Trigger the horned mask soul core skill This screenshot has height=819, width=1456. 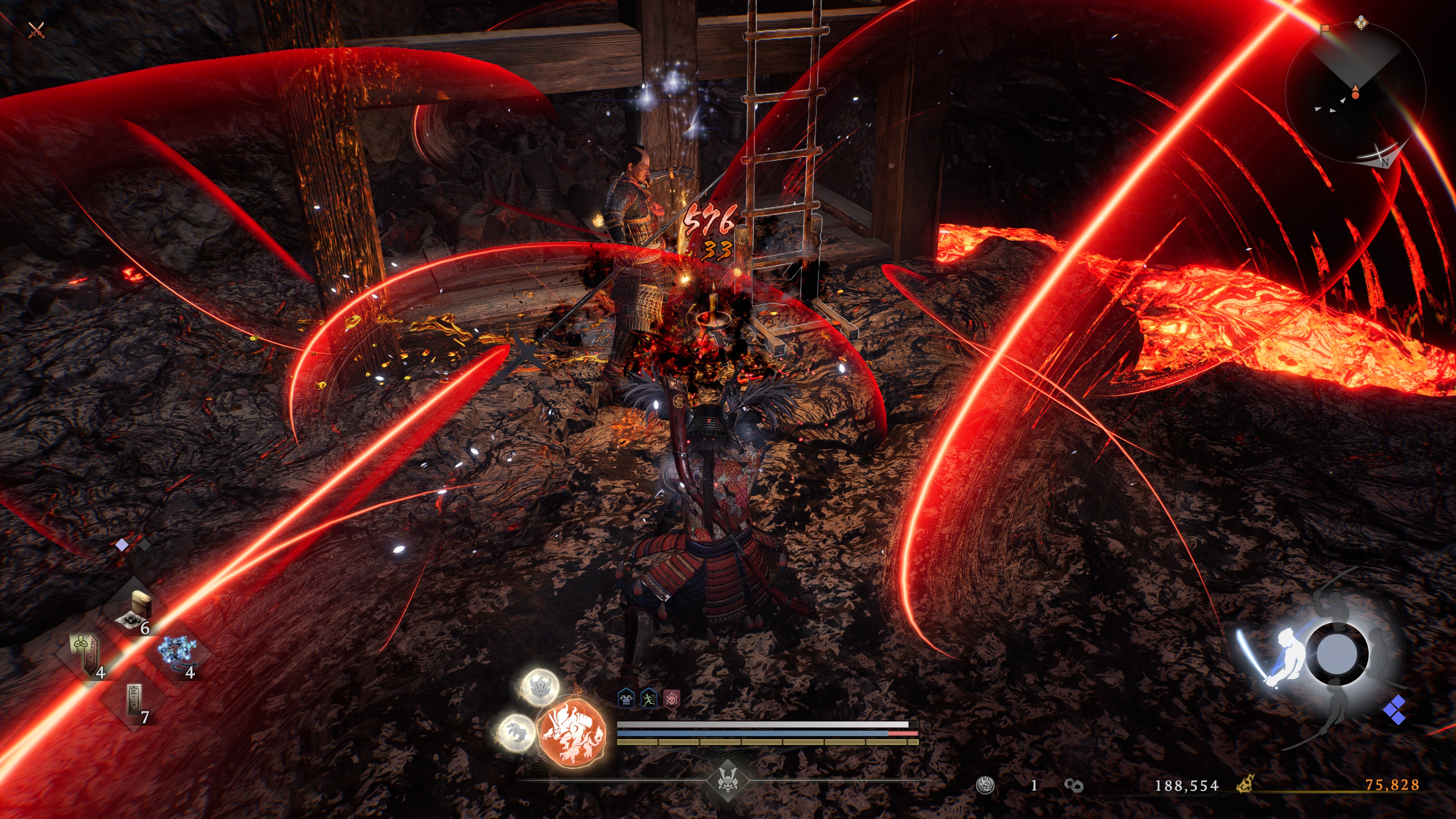coord(540,687)
